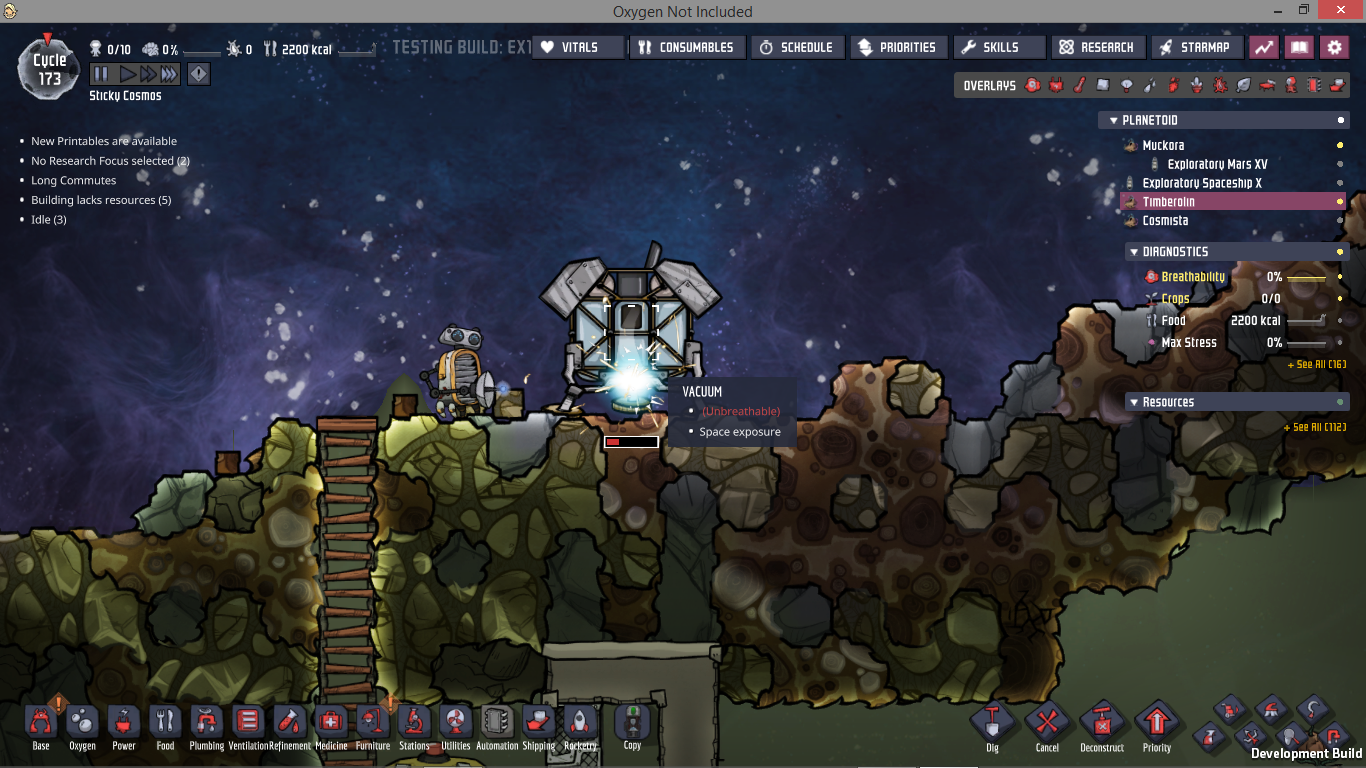Open the Starmap

pyautogui.click(x=1197, y=47)
